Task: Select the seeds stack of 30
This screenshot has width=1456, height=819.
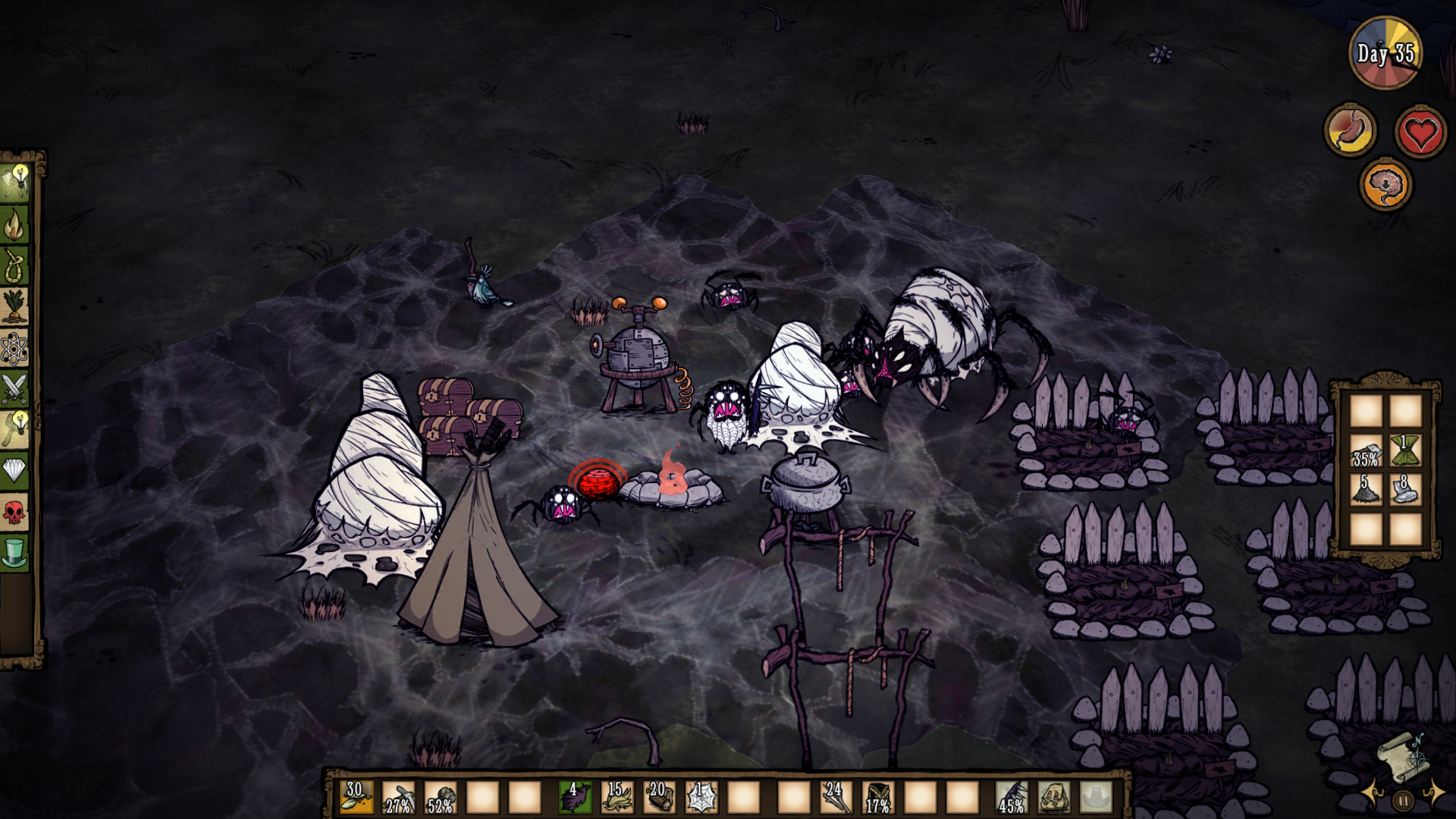Action: point(356,797)
